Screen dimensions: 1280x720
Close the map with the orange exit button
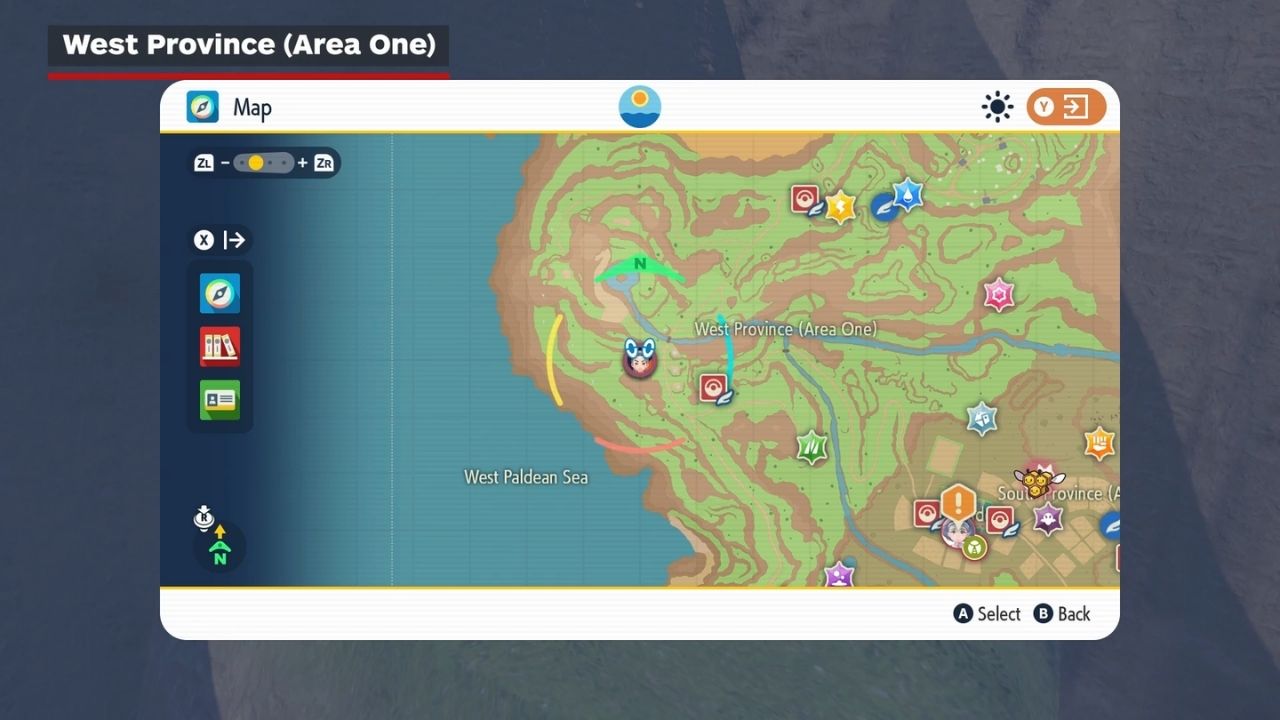coord(1066,107)
